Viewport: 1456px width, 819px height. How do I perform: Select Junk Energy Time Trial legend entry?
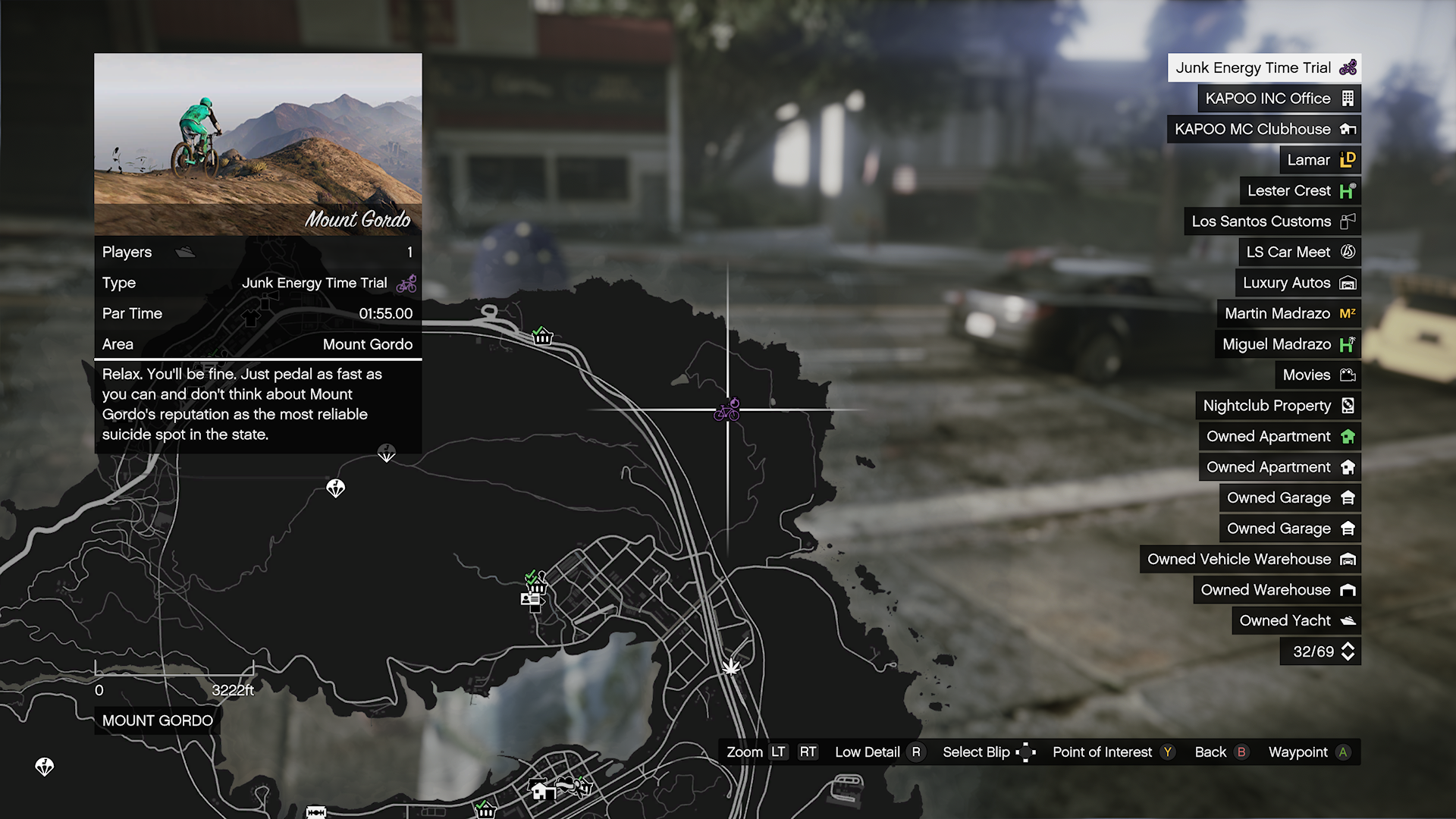point(1263,67)
